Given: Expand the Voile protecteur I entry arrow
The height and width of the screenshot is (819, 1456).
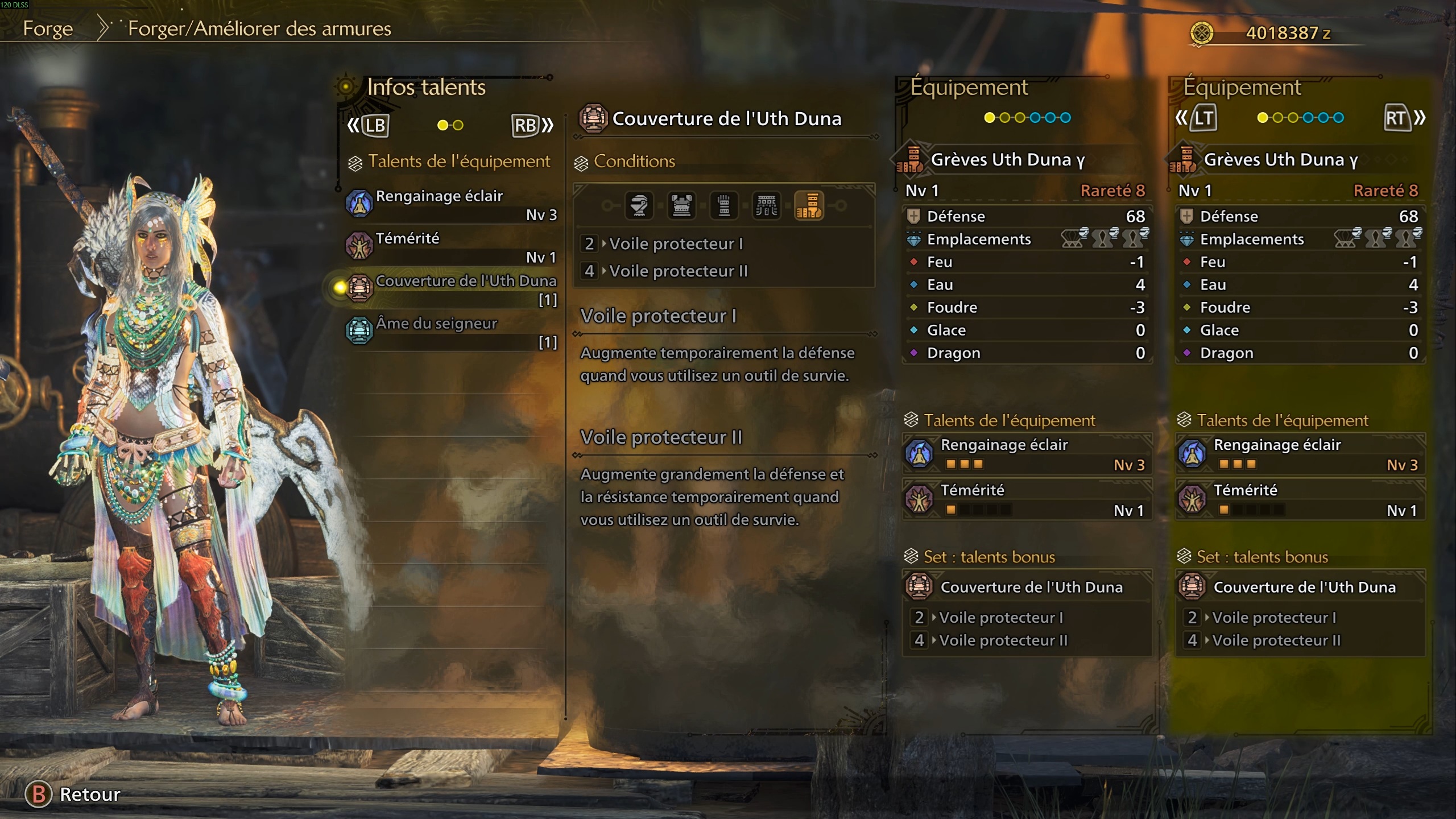Looking at the screenshot, I should coord(605,244).
